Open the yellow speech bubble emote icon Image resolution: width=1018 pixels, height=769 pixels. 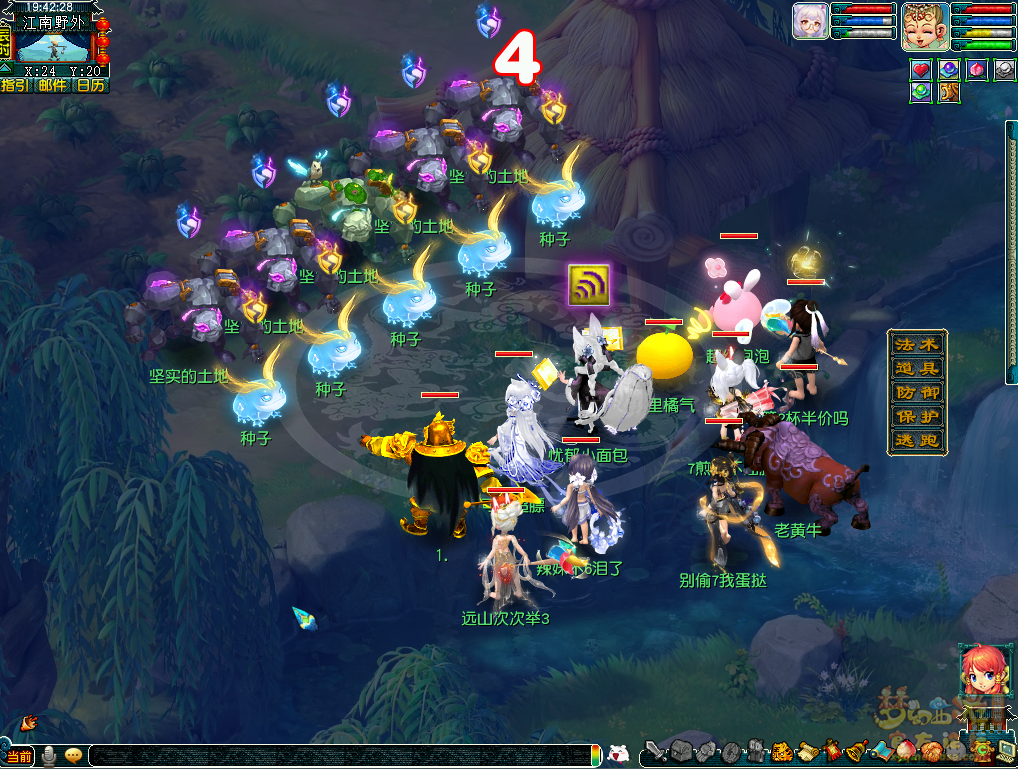(x=73, y=756)
